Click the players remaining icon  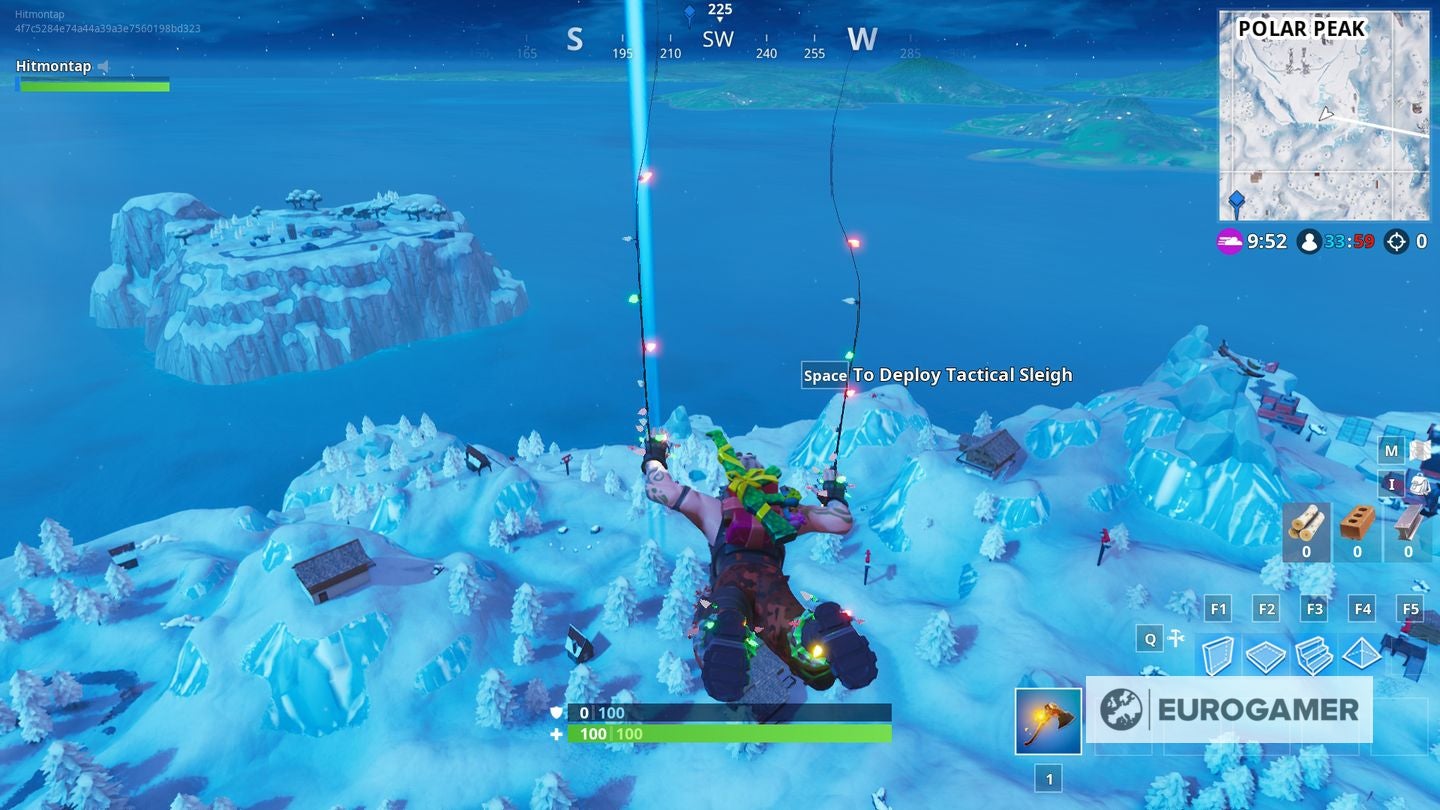pos(1310,241)
